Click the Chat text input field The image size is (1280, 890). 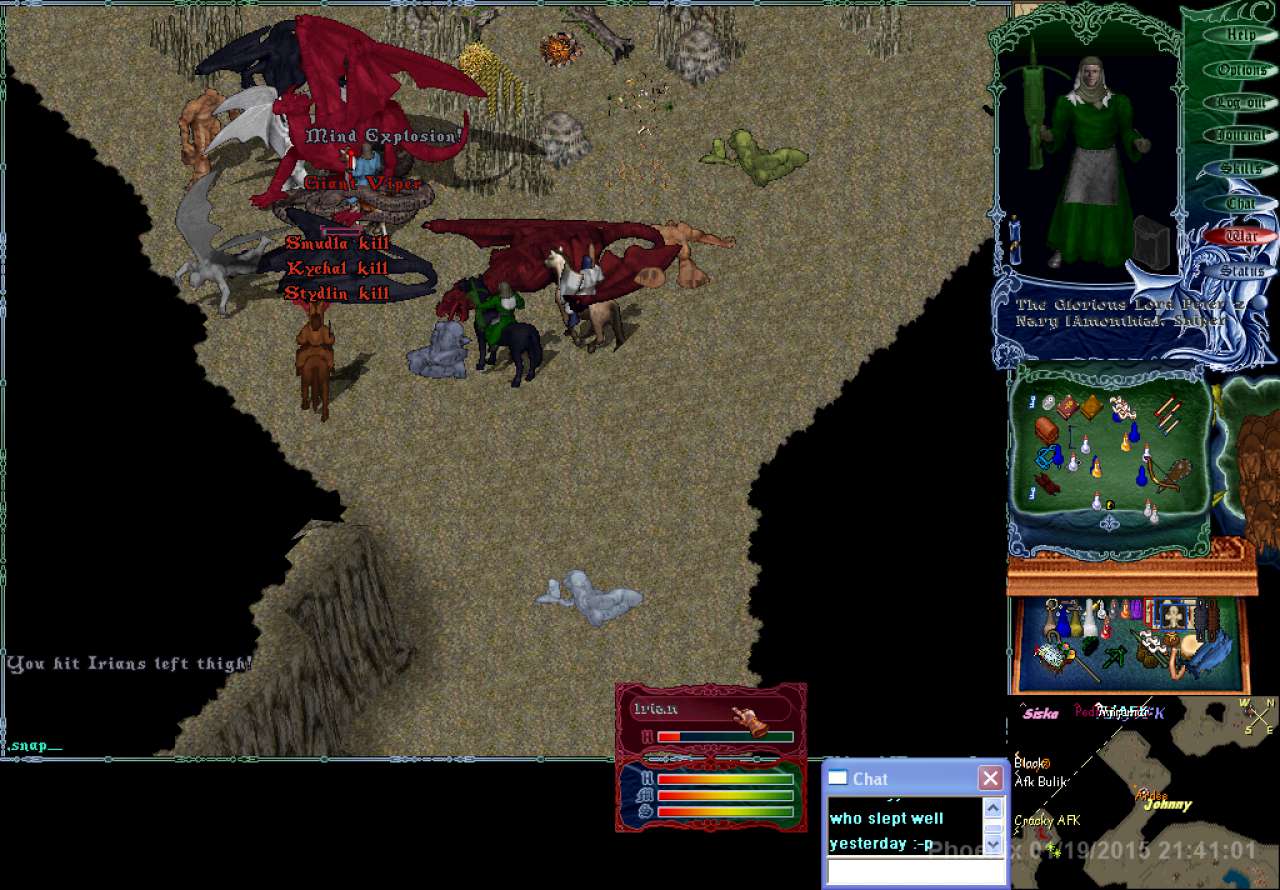tap(914, 872)
